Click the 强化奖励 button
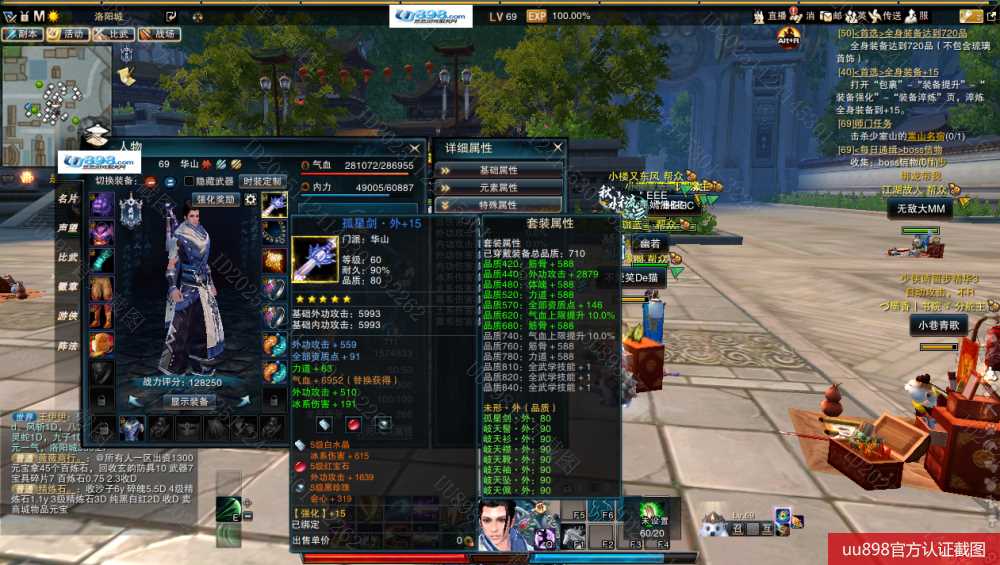 (215, 199)
